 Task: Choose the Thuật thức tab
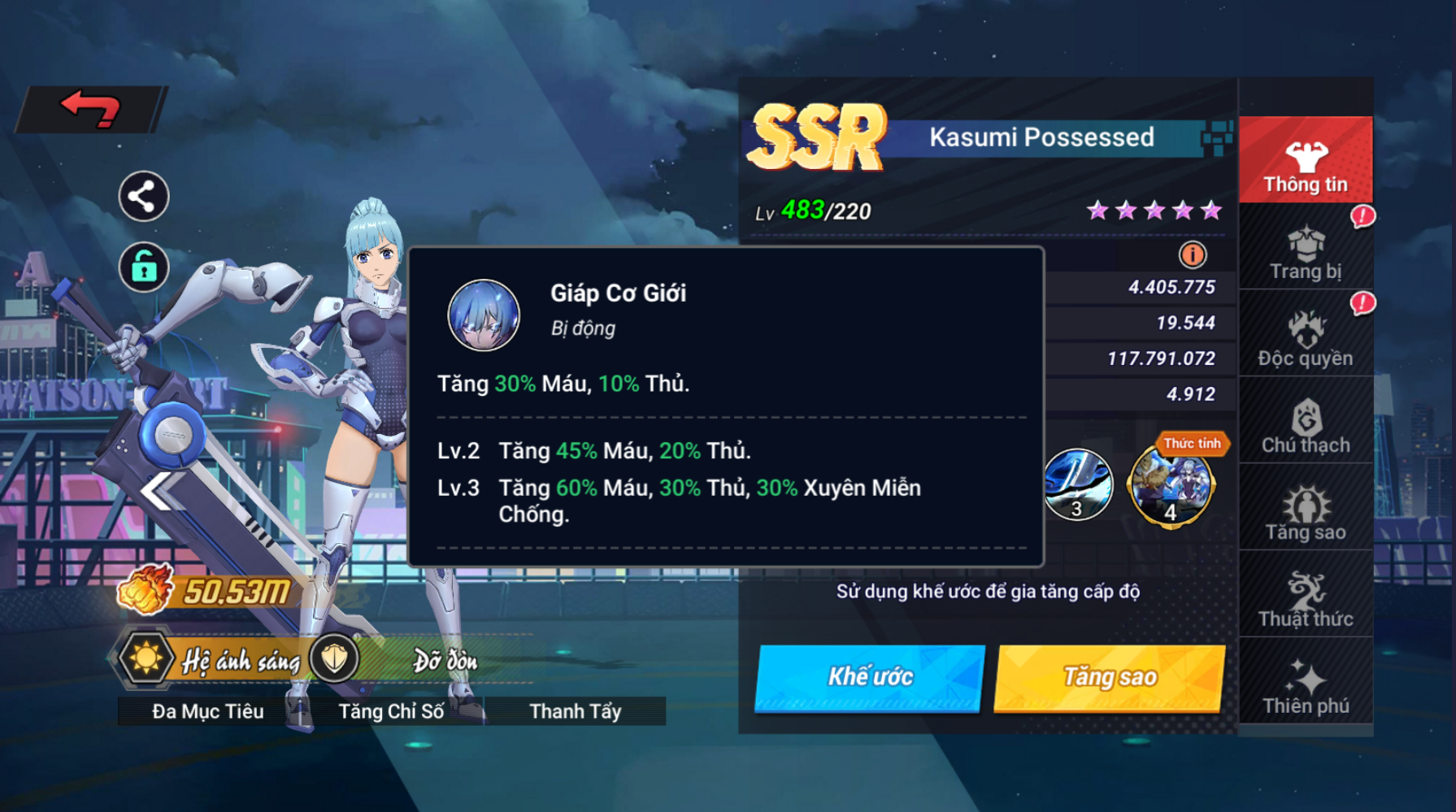click(x=1305, y=599)
